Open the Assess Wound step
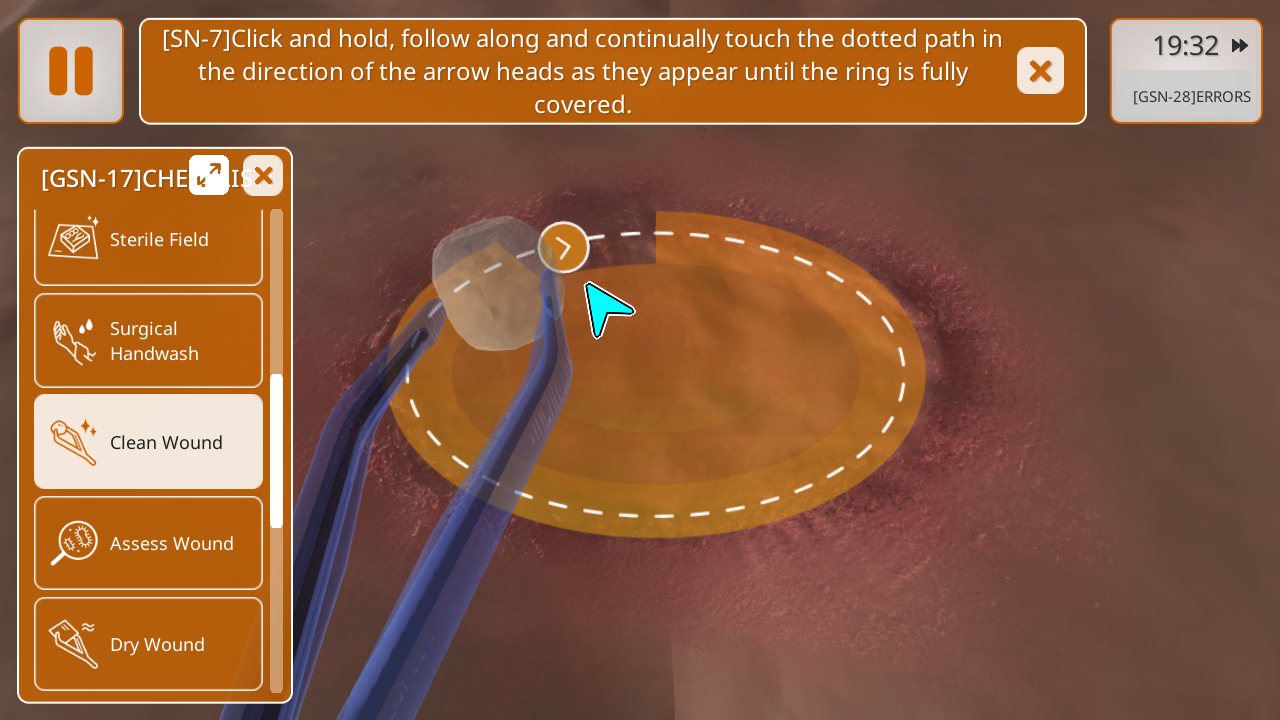Viewport: 1280px width, 720px height. point(148,543)
